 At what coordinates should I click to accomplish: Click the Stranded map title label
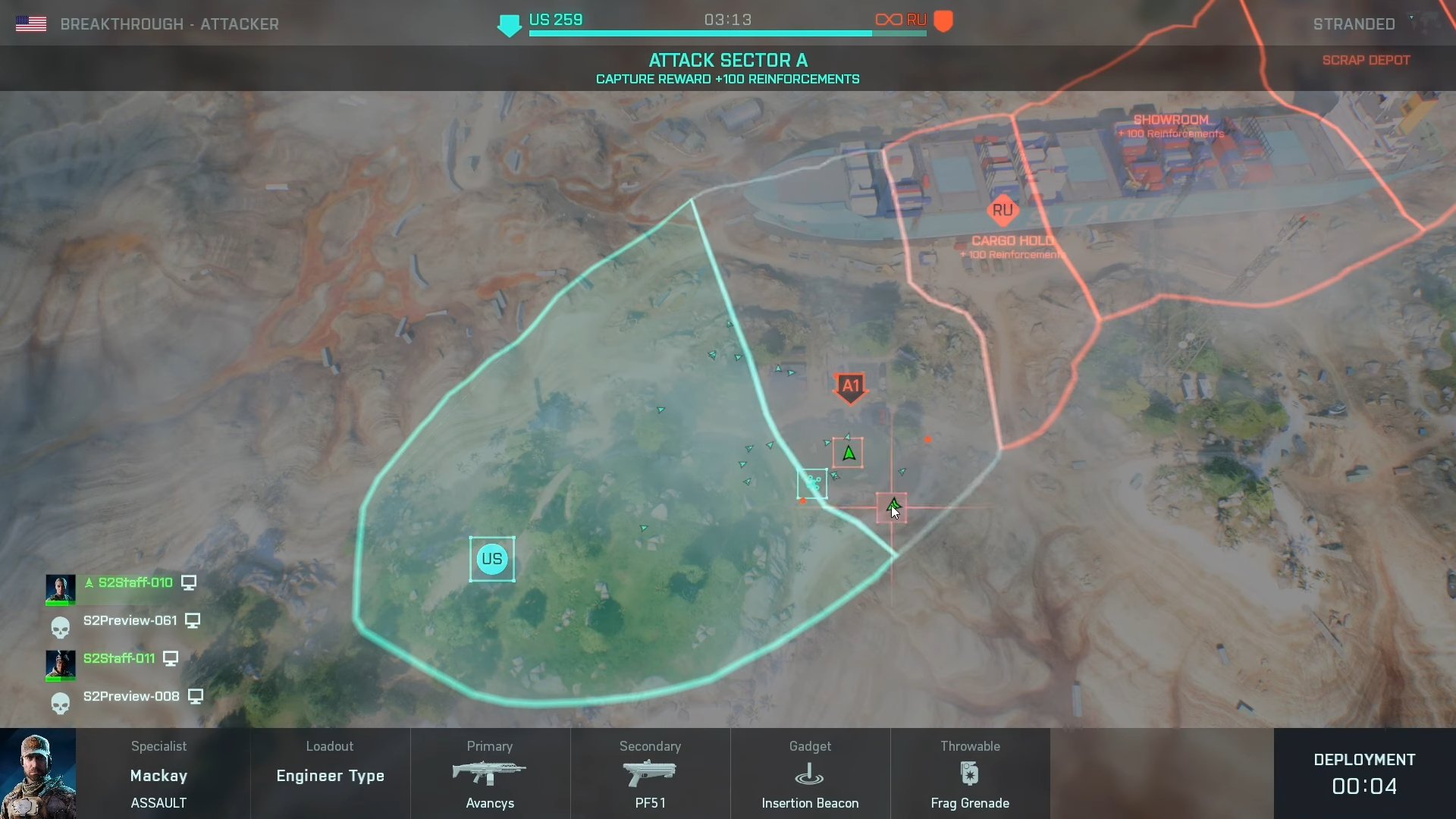point(1354,24)
